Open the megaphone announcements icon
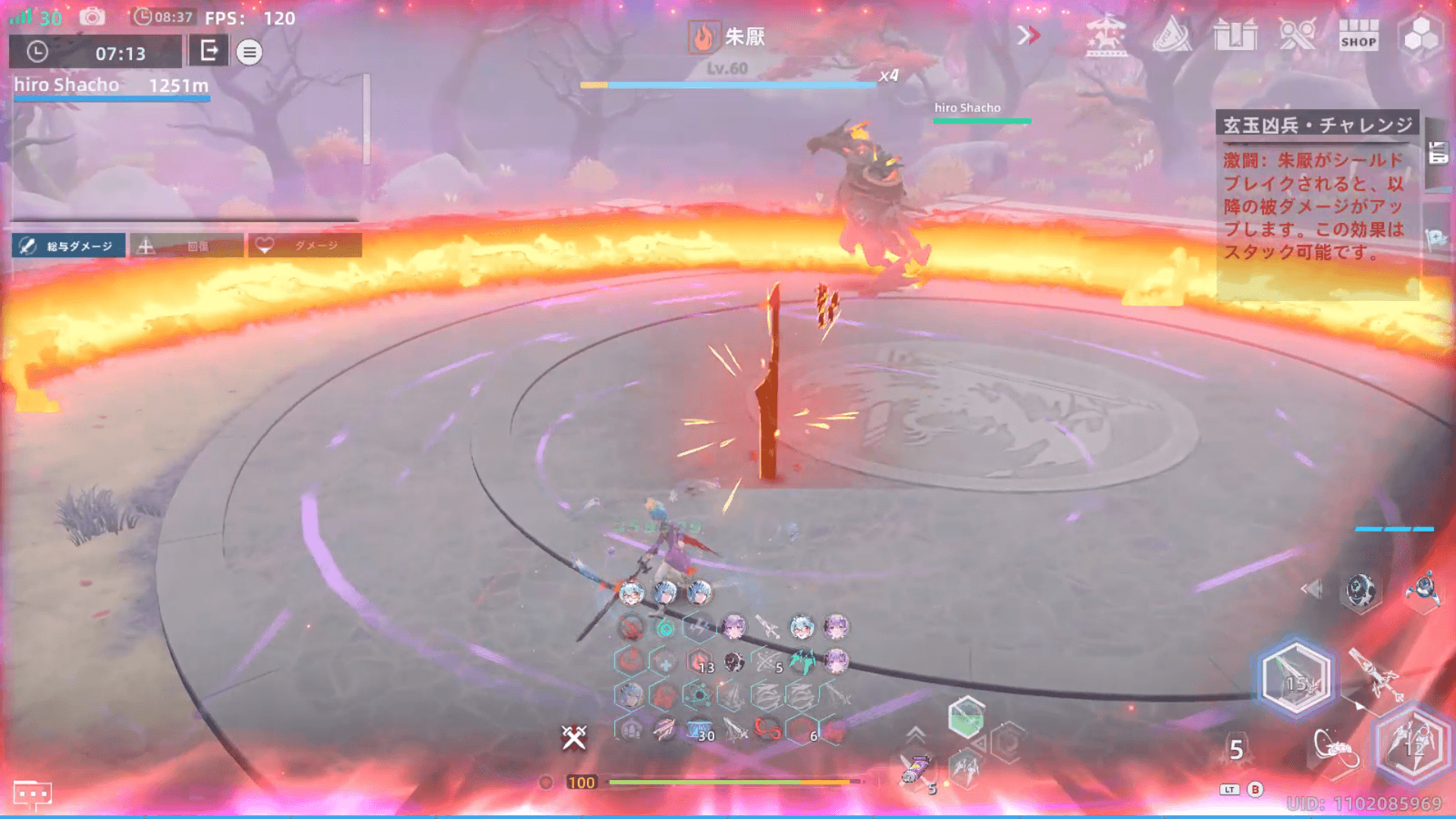This screenshot has height=819, width=1456. (1172, 35)
